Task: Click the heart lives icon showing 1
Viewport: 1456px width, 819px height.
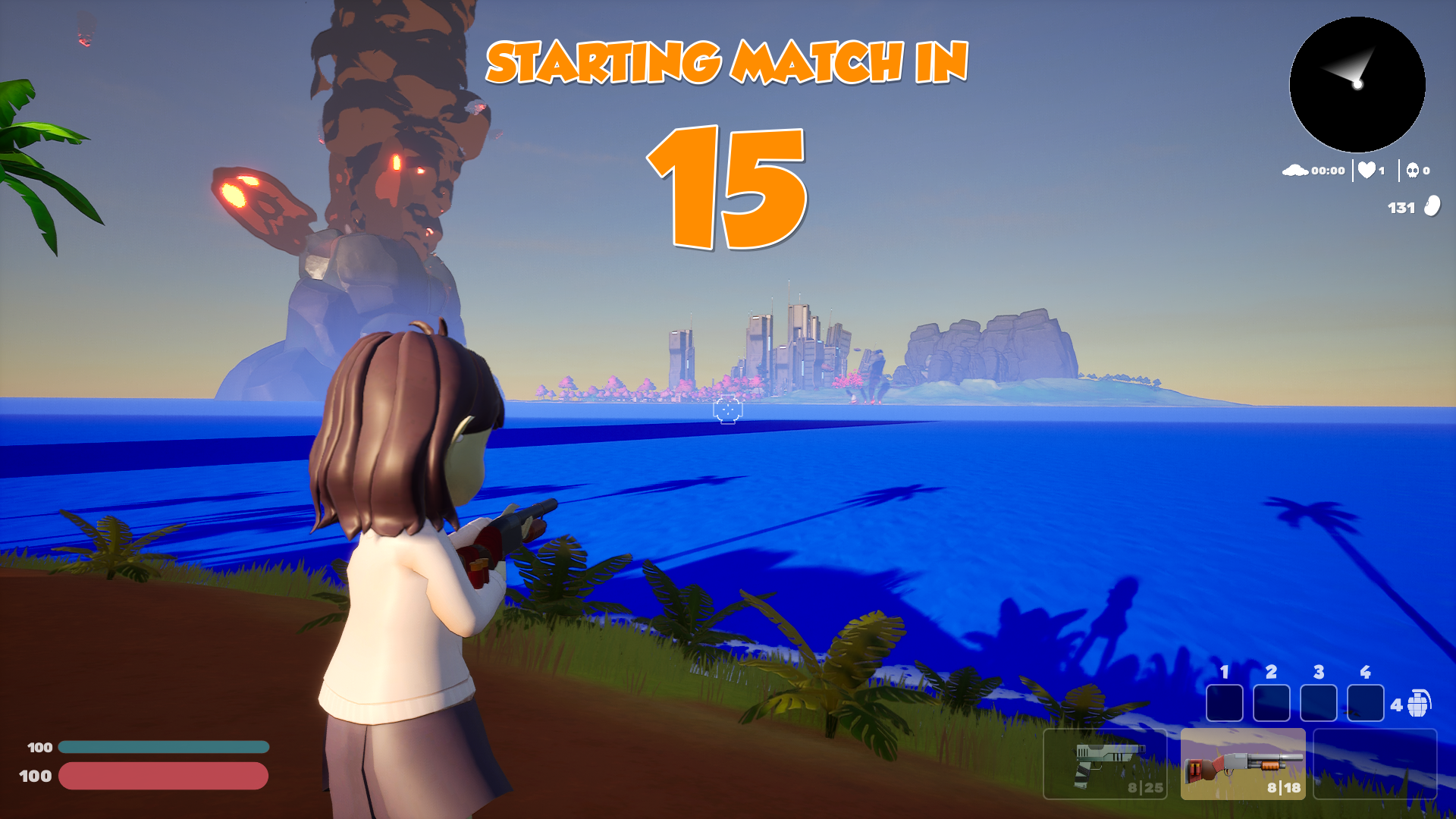Action: pyautogui.click(x=1367, y=170)
